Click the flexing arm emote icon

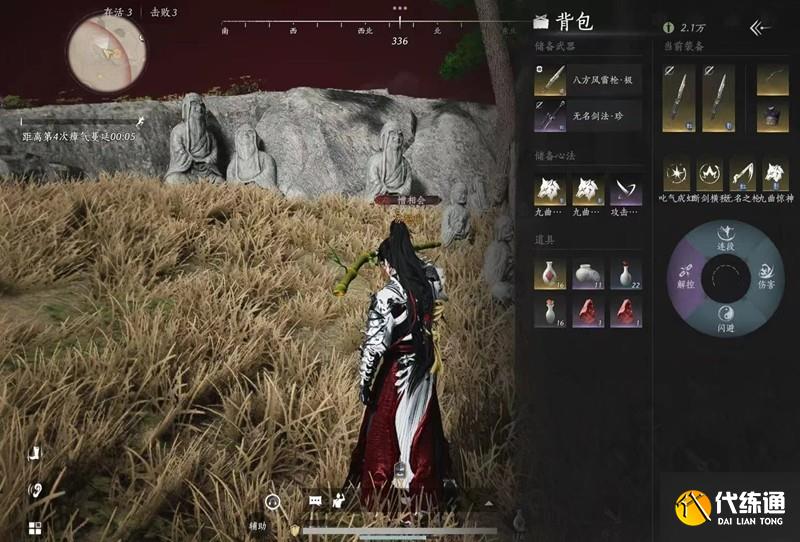coord(339,500)
